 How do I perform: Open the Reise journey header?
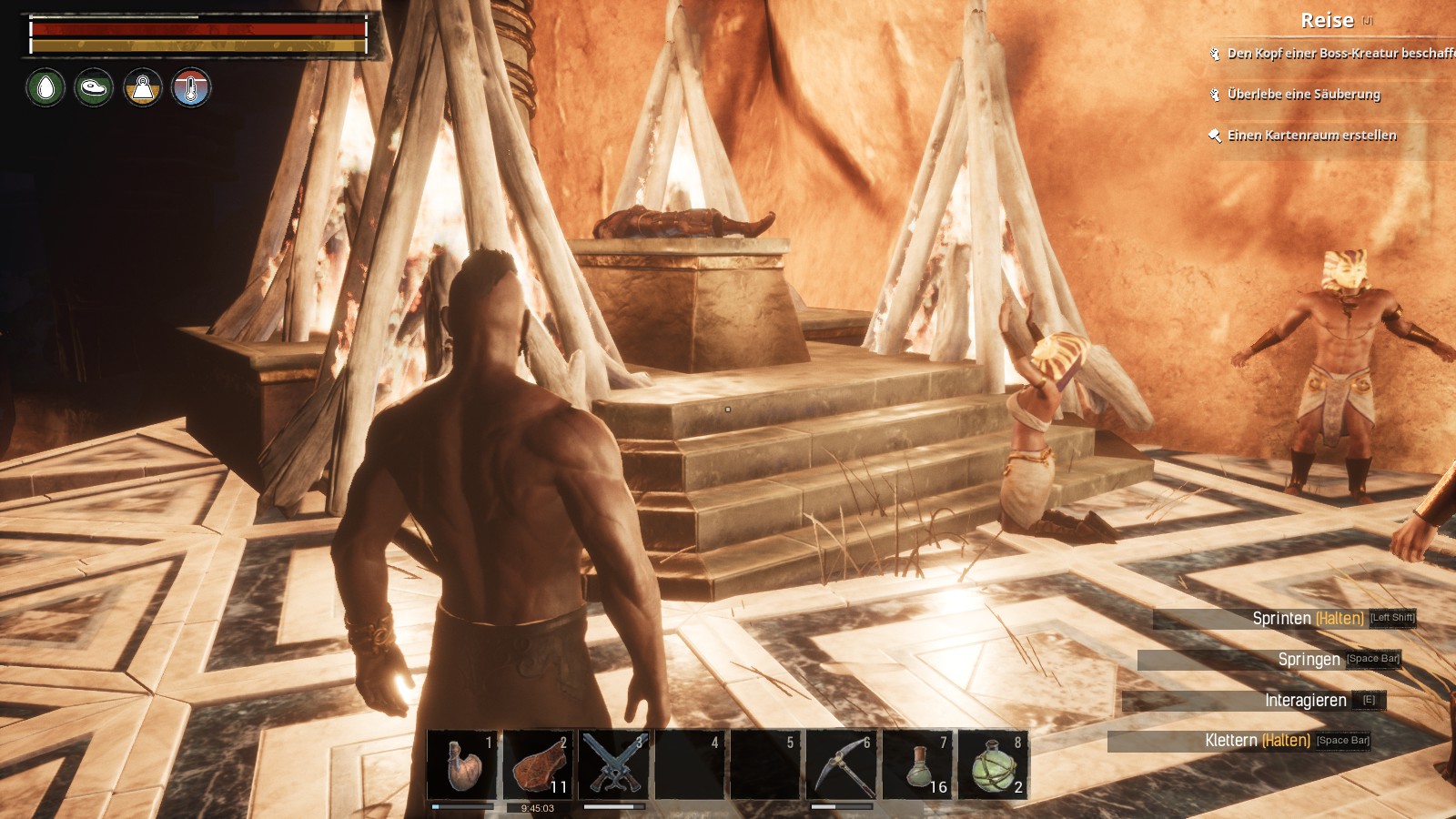(1327, 21)
